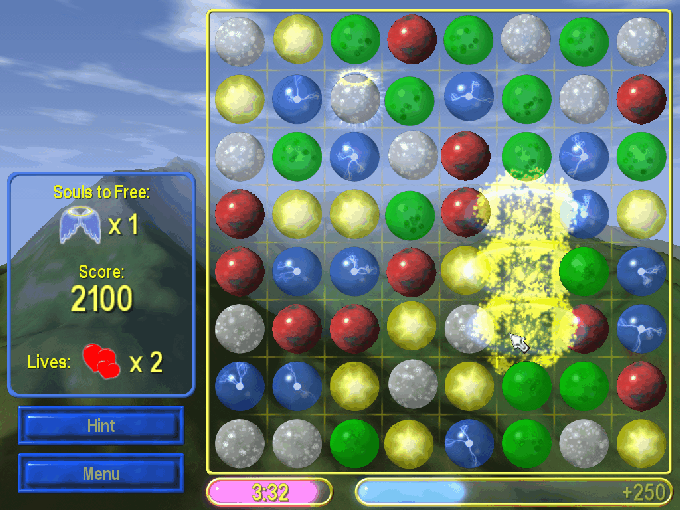Open the Menu
The width and height of the screenshot is (680, 510).
tap(100, 473)
